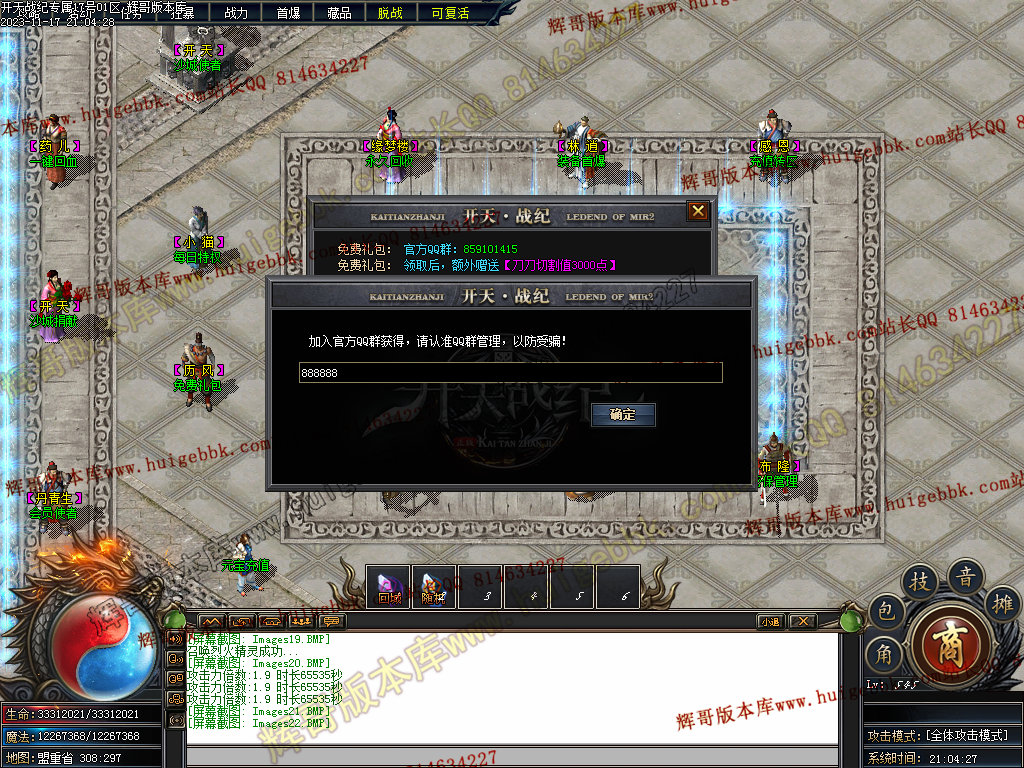The height and width of the screenshot is (768, 1024).
Task: Click the code input field containing 888888
Action: tap(510, 372)
